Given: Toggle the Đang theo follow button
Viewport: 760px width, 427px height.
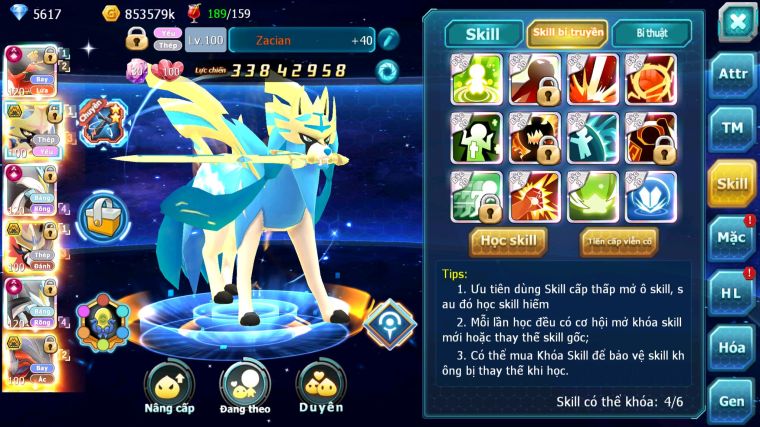Looking at the screenshot, I should (x=245, y=388).
